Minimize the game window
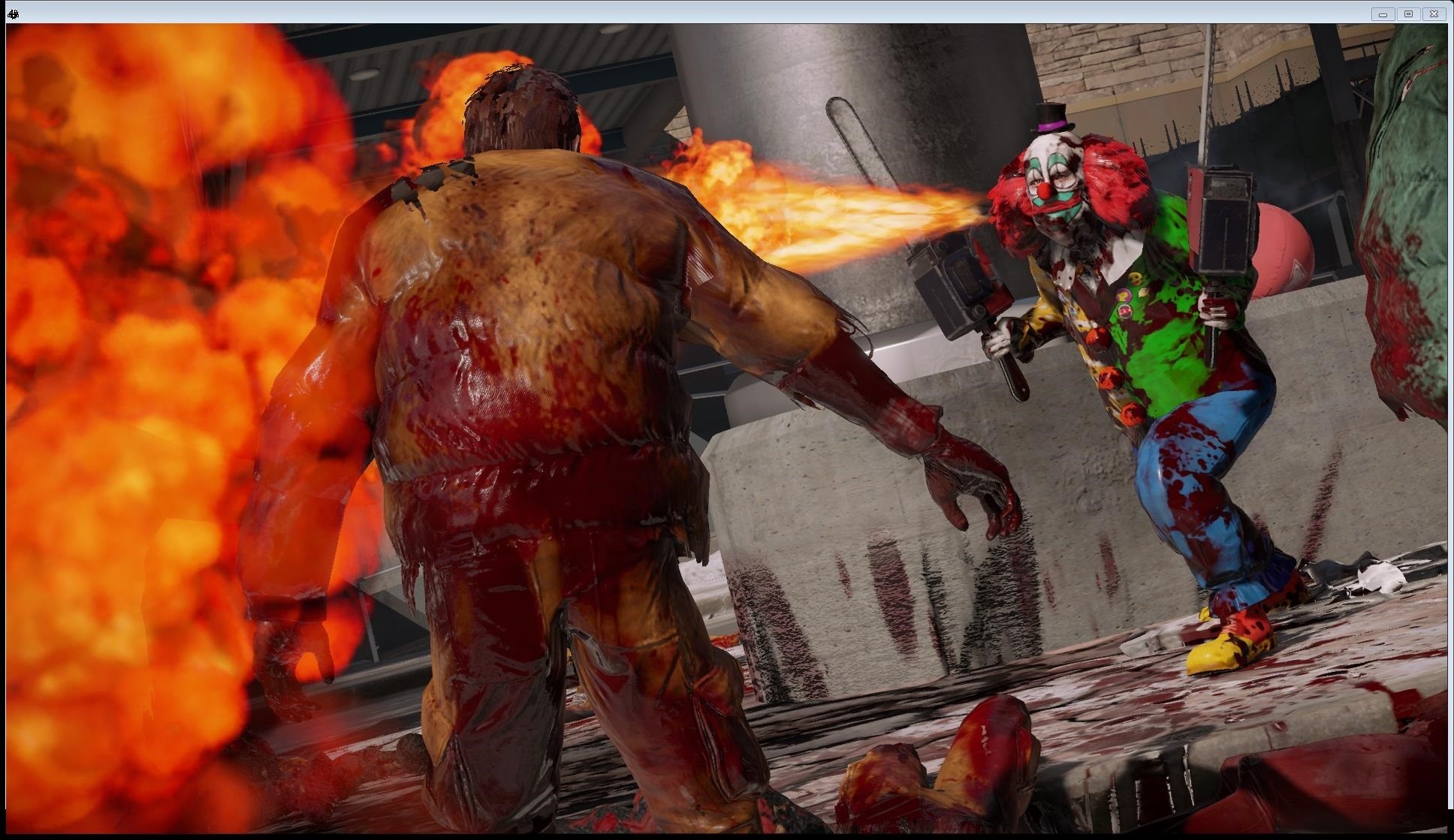This screenshot has width=1454, height=840. [x=1383, y=14]
